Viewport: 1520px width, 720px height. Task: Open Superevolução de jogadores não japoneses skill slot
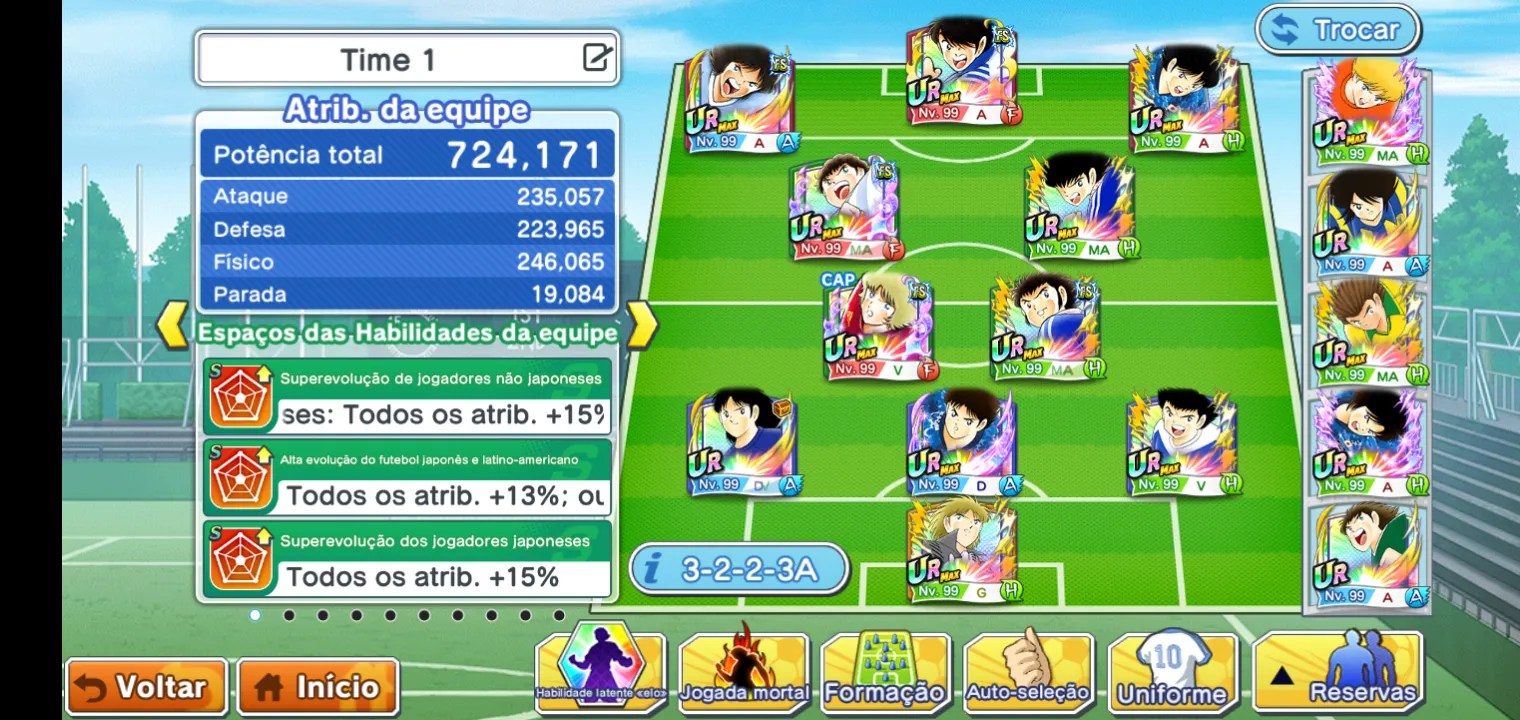coord(407,397)
